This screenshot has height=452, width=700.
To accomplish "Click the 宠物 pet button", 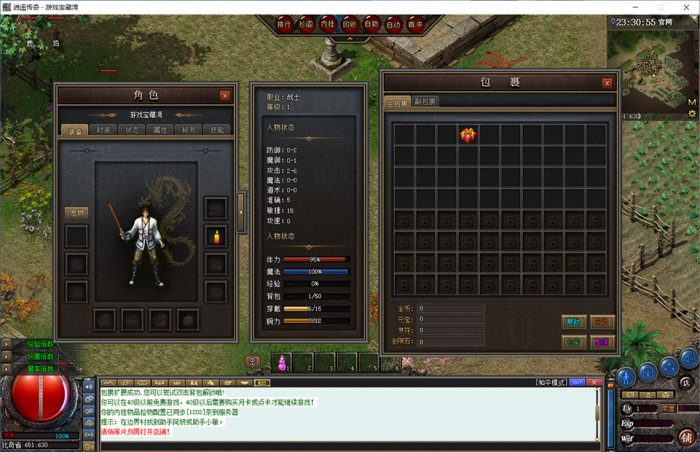I will 76,213.
